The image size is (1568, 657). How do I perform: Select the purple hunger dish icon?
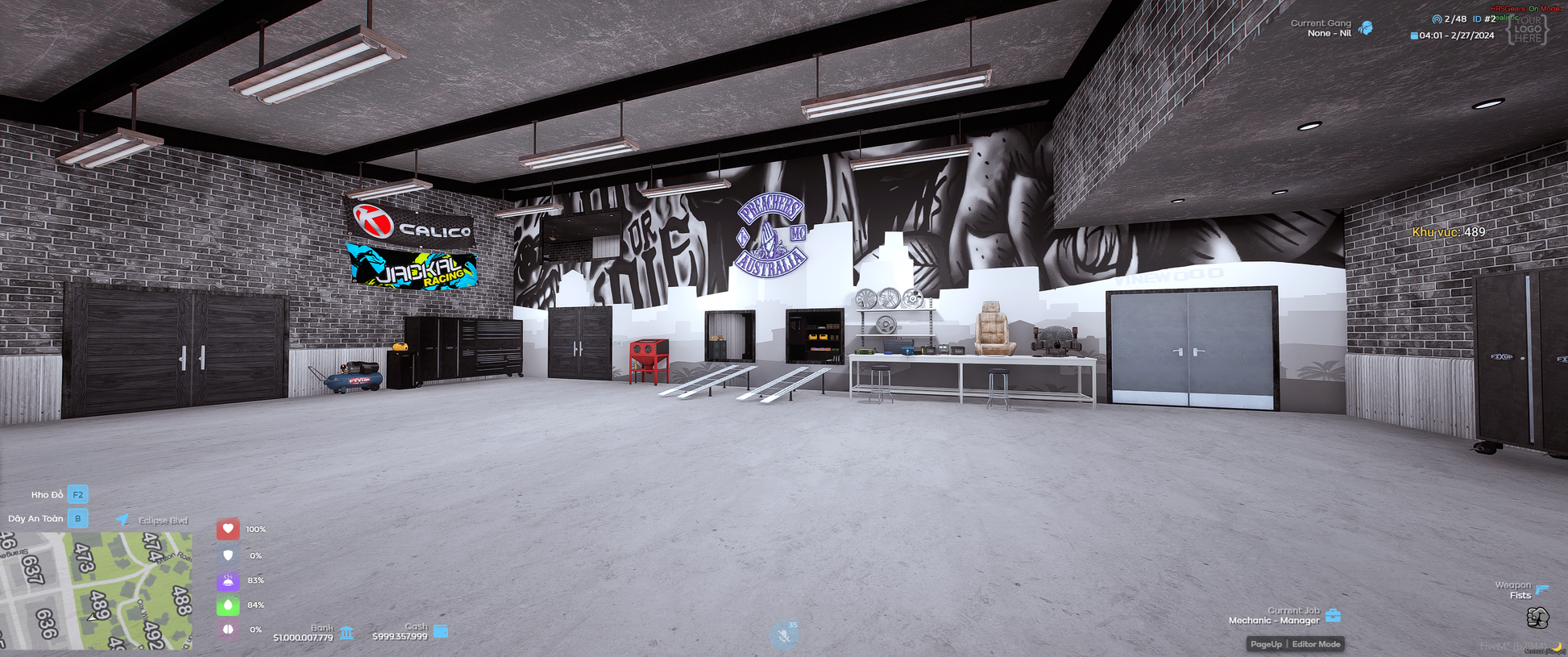pos(228,580)
